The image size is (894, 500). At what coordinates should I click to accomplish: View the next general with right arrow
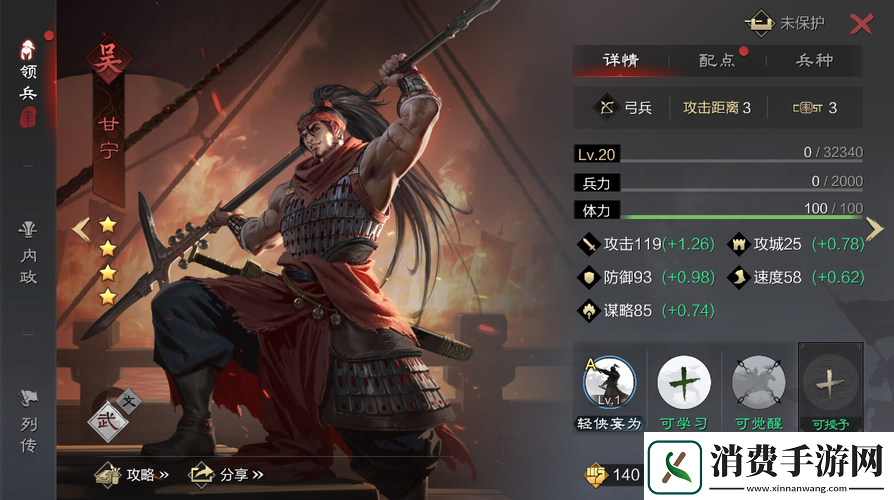(x=874, y=229)
